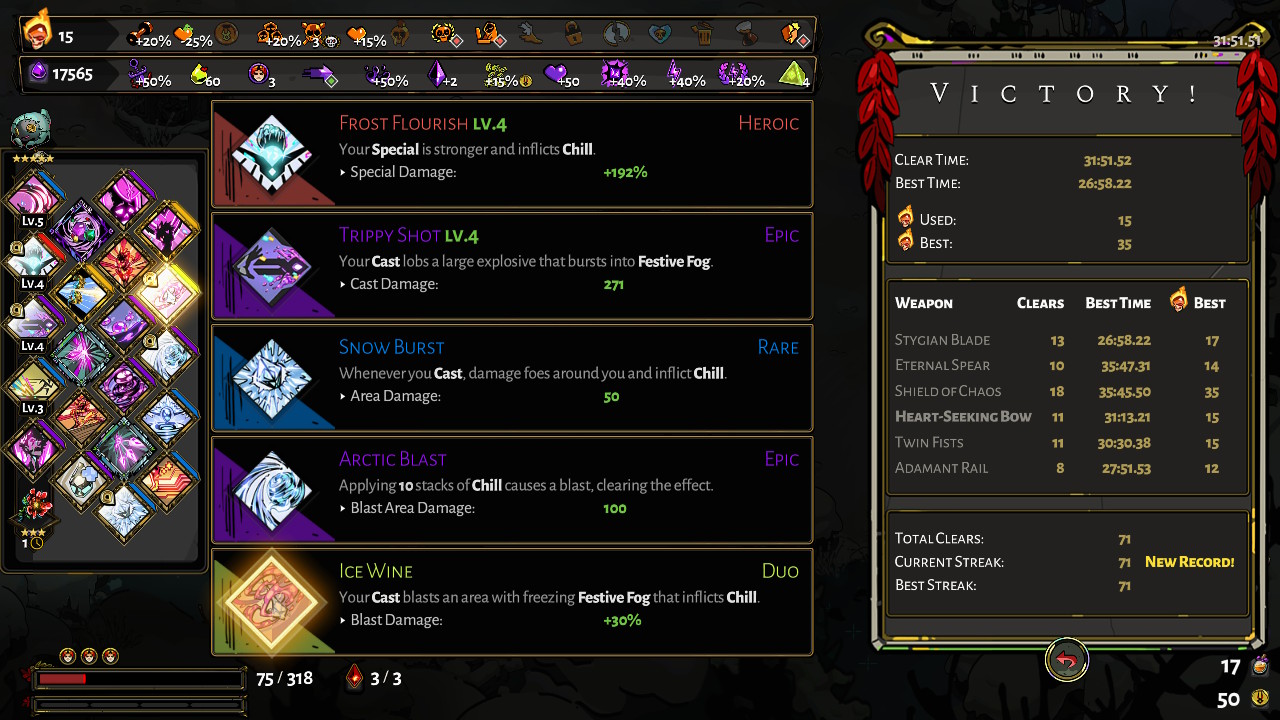Image resolution: width=1280 pixels, height=720 pixels.
Task: Select the Heart-Seeking Bow weapon row
Action: (1067, 417)
